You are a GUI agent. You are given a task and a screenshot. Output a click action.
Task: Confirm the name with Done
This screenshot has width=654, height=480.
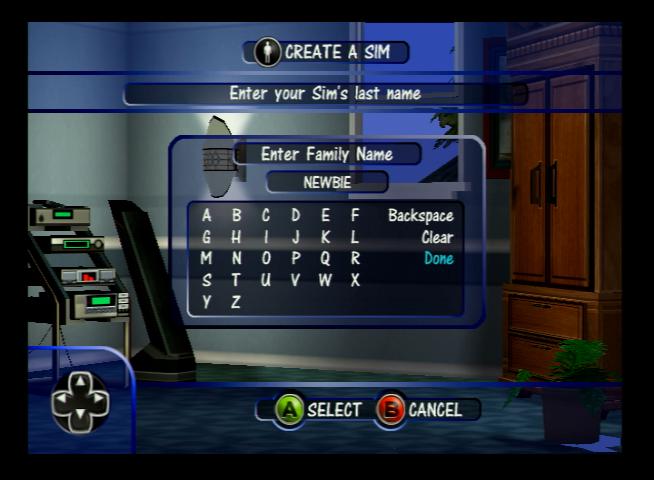tap(438, 258)
